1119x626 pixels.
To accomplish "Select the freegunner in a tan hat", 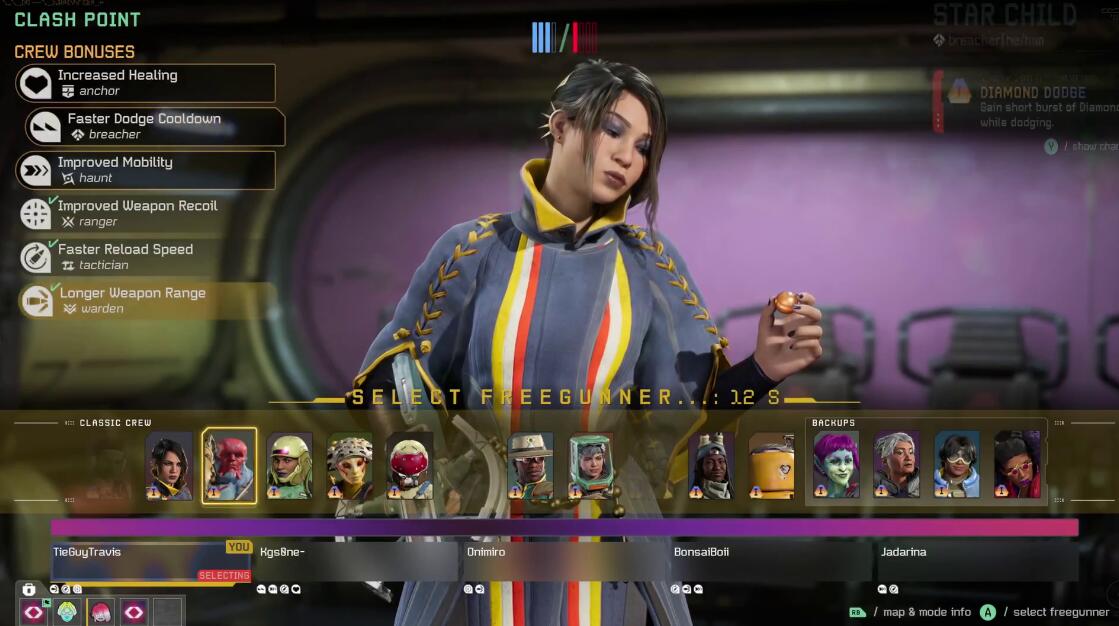I will 530,466.
